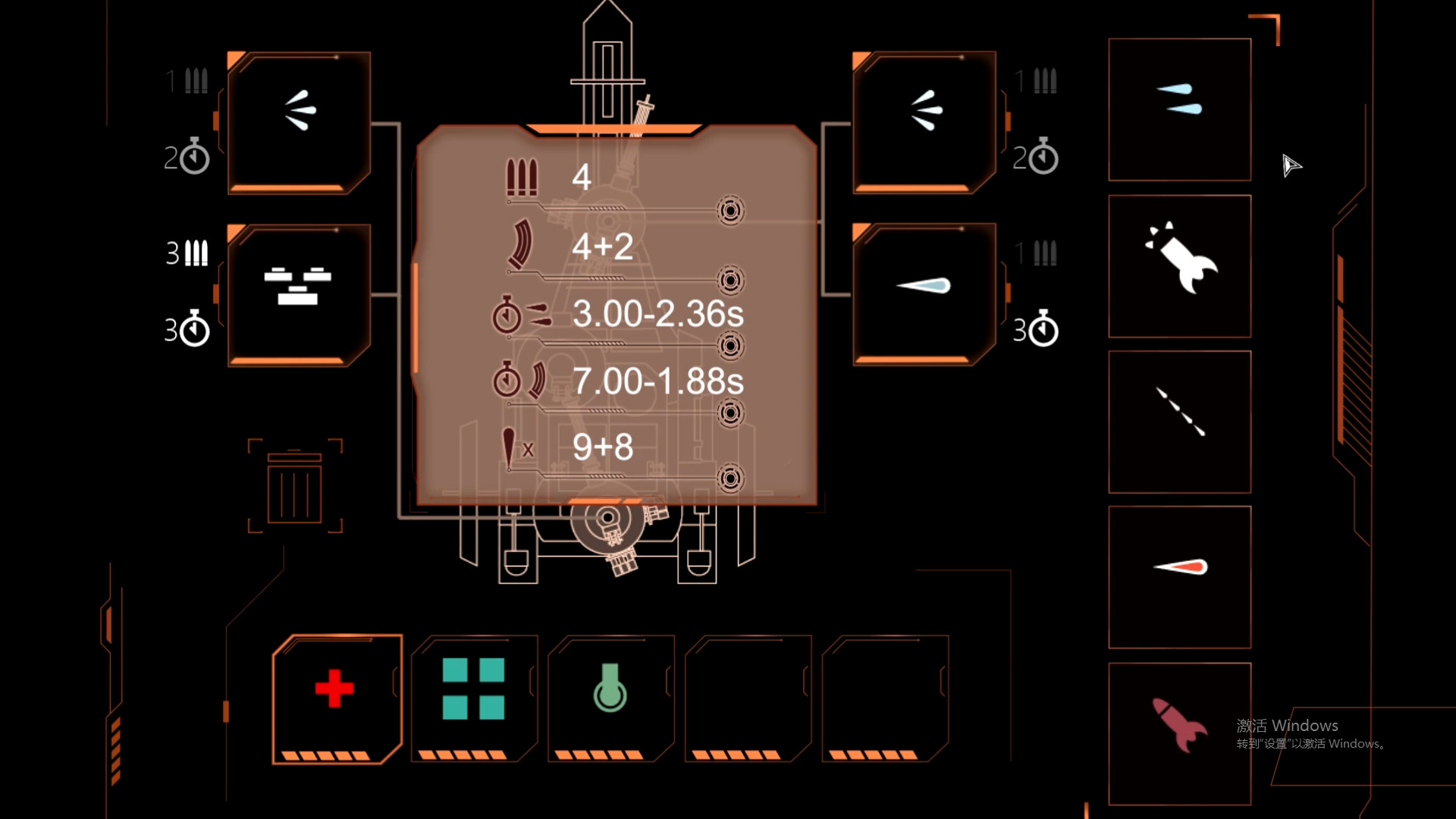Toggle the upgrade dial next to 4+2 stat
Image resolution: width=1456 pixels, height=819 pixels.
coord(730,281)
